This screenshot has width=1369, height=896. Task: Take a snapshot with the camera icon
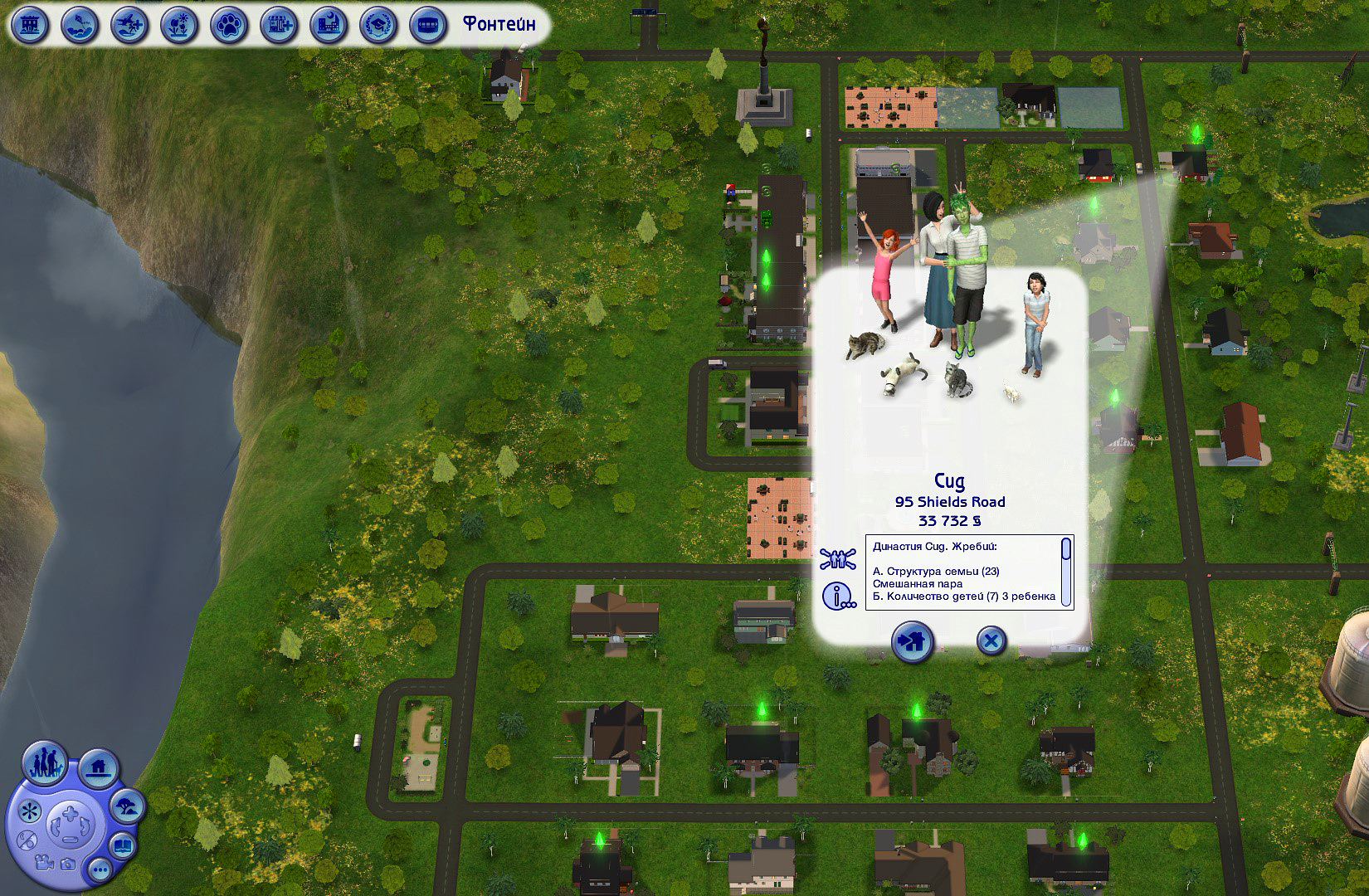pos(68,864)
